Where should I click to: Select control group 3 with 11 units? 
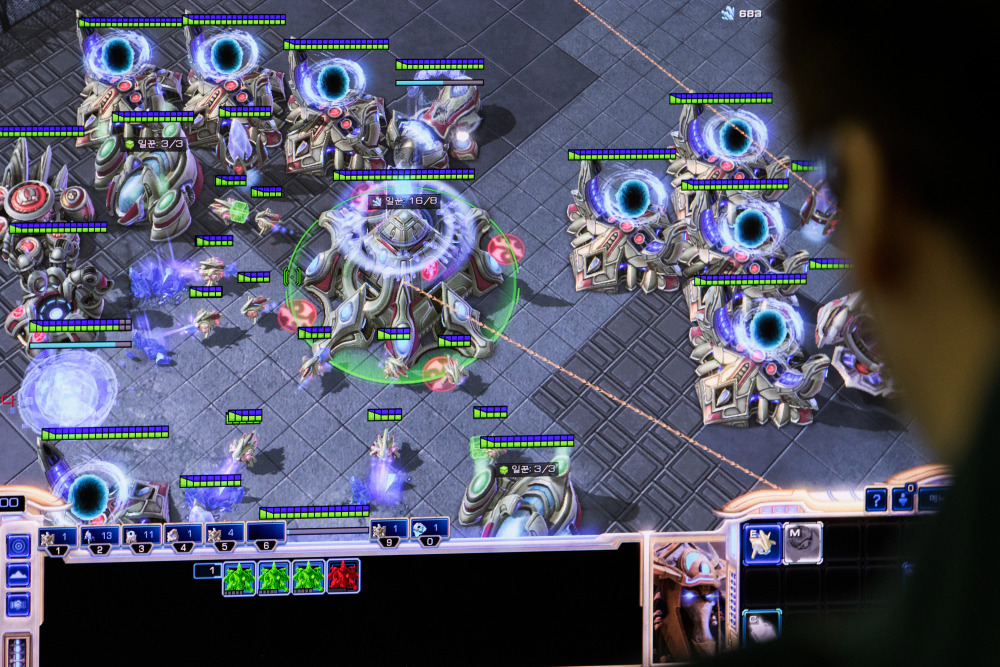coord(142,537)
